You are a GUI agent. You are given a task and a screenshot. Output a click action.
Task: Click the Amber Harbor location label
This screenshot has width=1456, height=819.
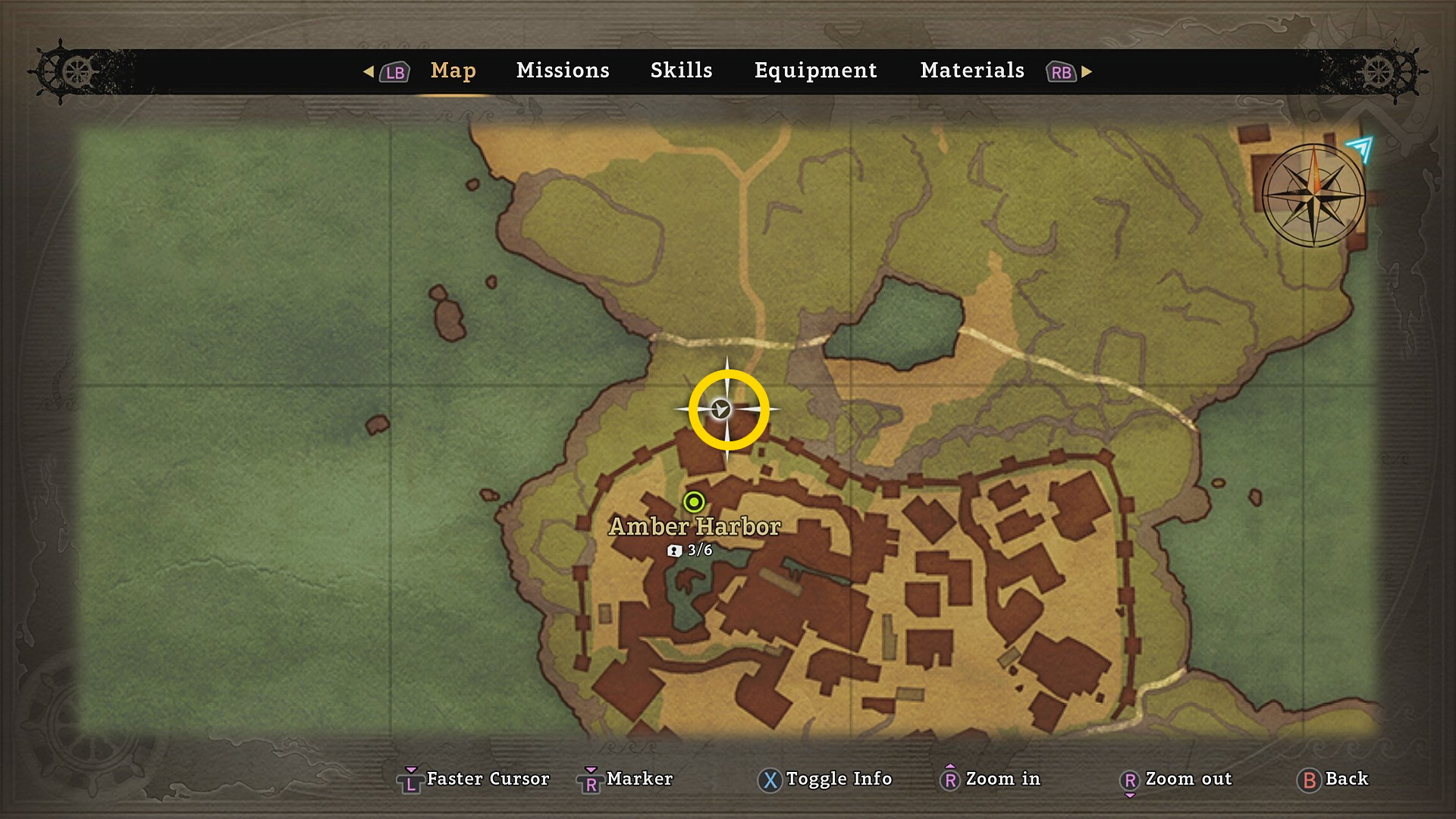(x=695, y=526)
